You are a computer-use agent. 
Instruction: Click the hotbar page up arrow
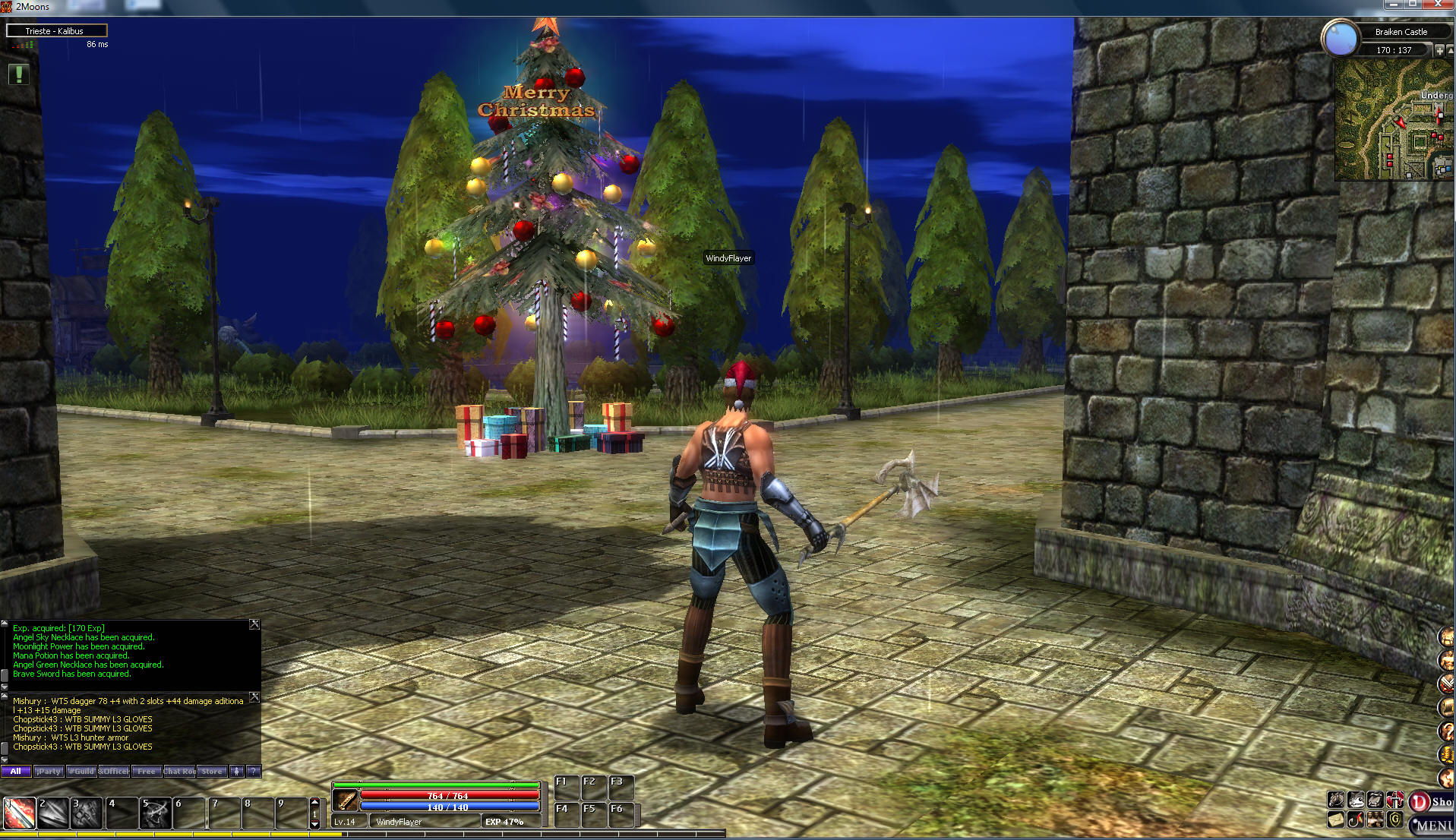click(x=315, y=802)
